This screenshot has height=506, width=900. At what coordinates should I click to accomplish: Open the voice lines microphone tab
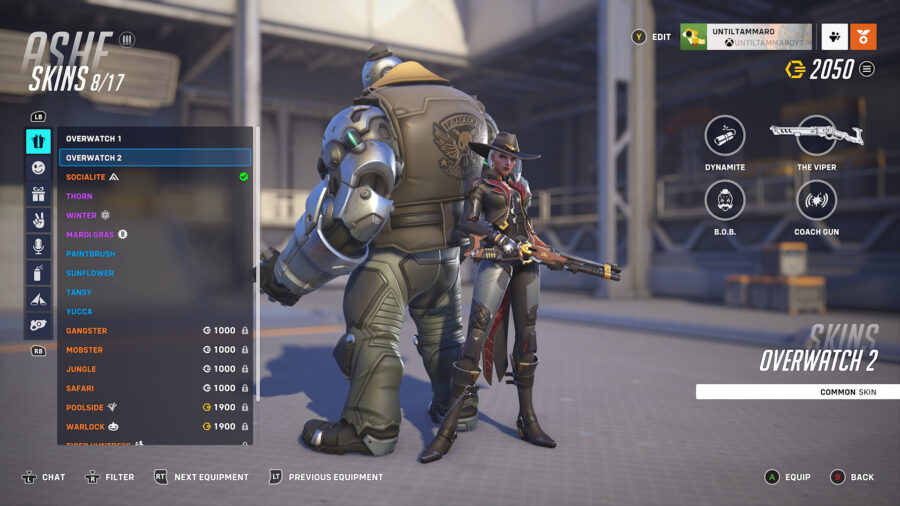pyautogui.click(x=39, y=246)
